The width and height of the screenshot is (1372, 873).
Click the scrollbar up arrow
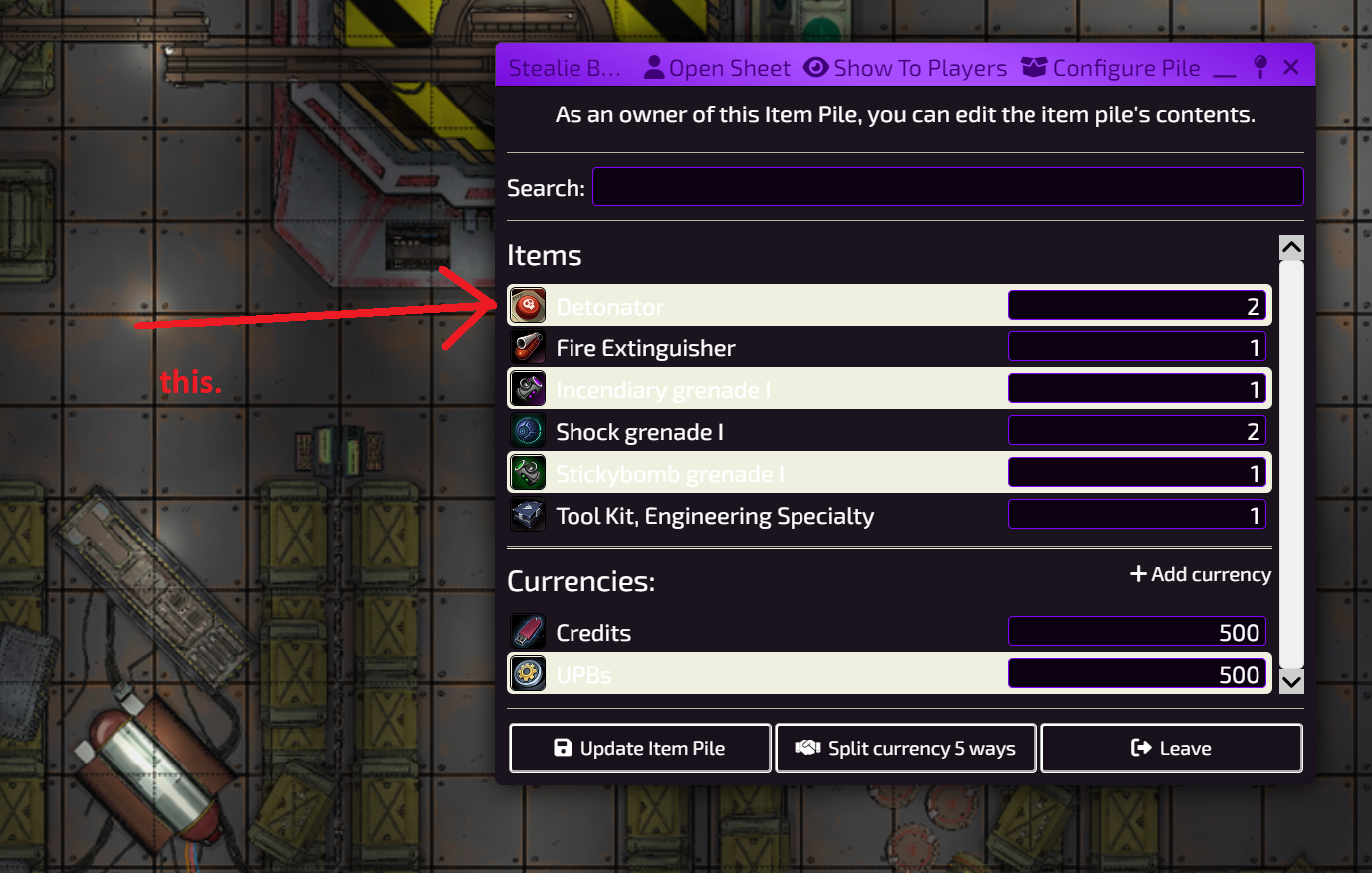[1290, 247]
